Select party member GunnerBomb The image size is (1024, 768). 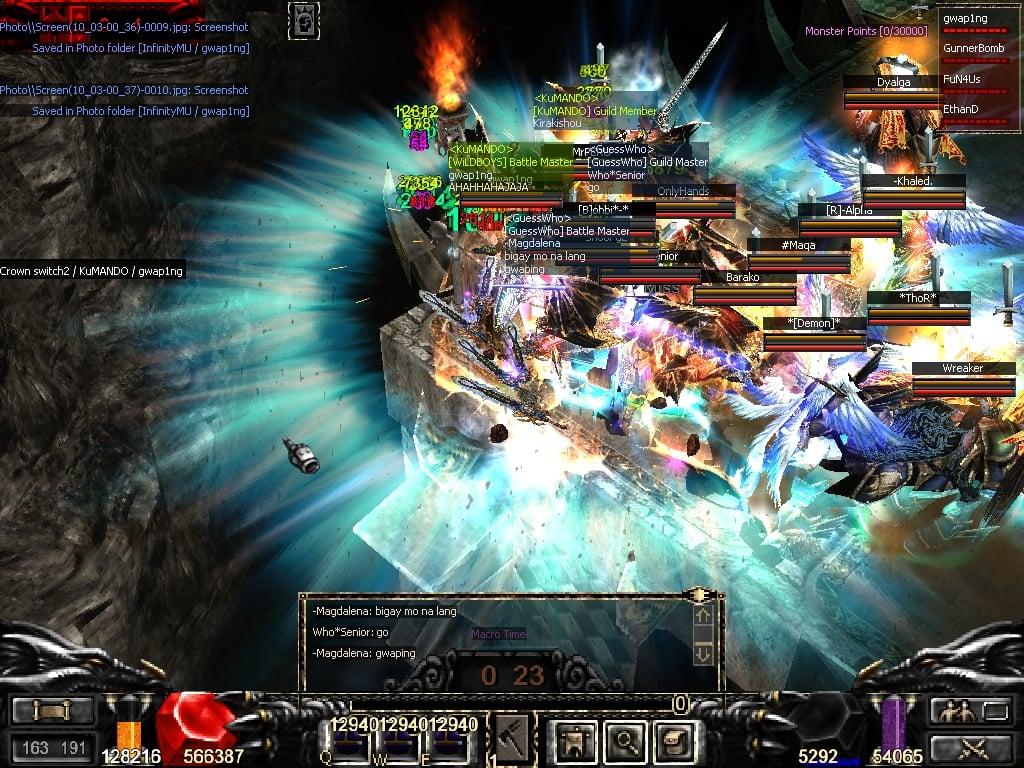coord(974,50)
